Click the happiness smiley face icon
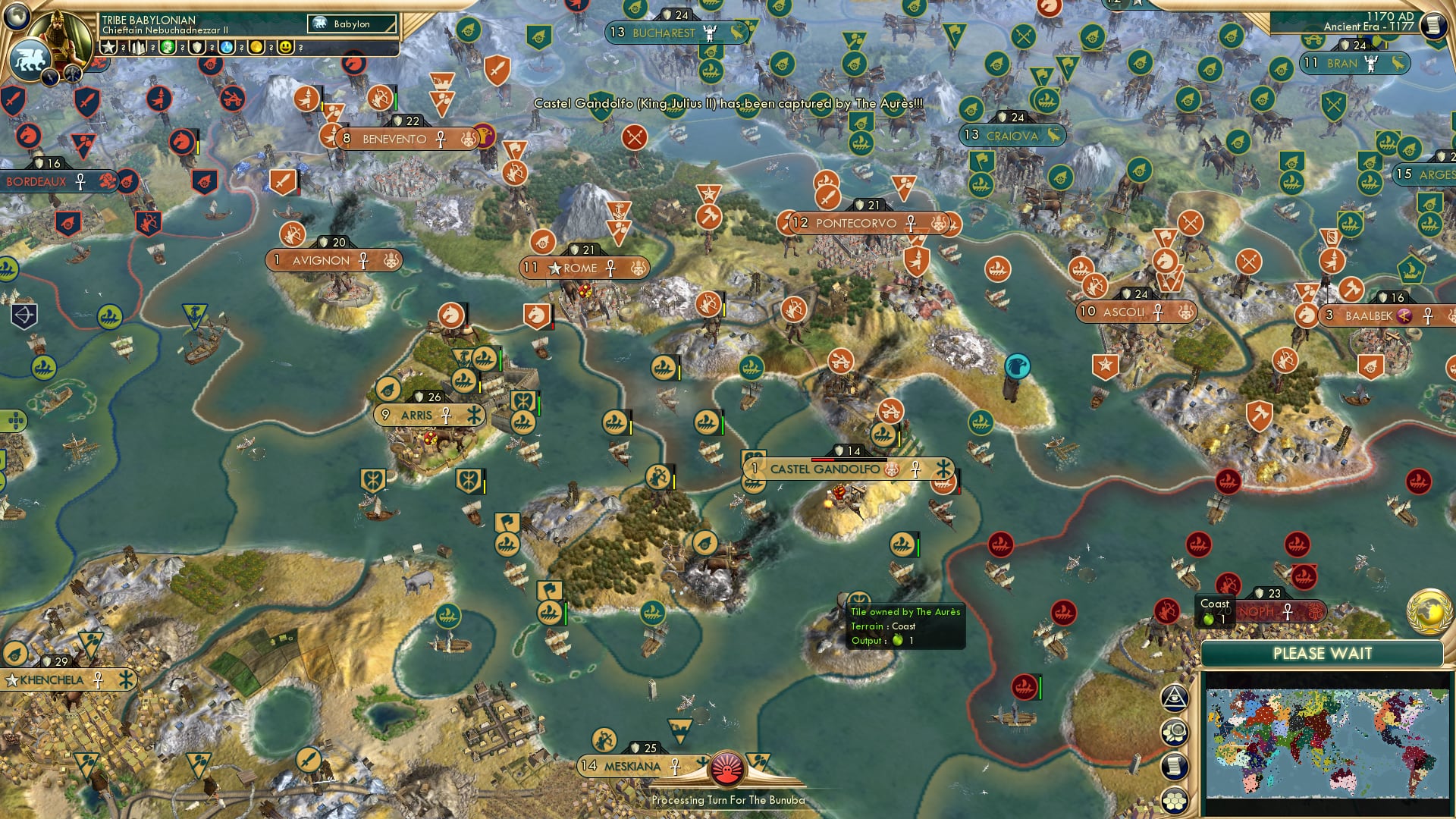Image resolution: width=1456 pixels, height=819 pixels. click(x=285, y=47)
